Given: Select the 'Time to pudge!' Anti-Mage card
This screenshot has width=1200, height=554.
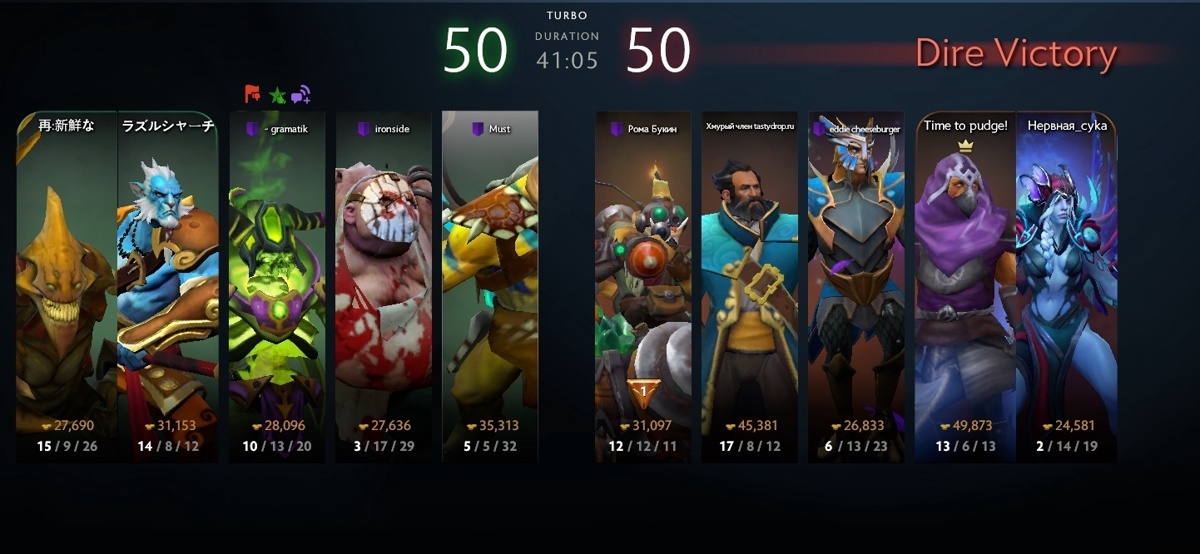Looking at the screenshot, I should point(965,285).
